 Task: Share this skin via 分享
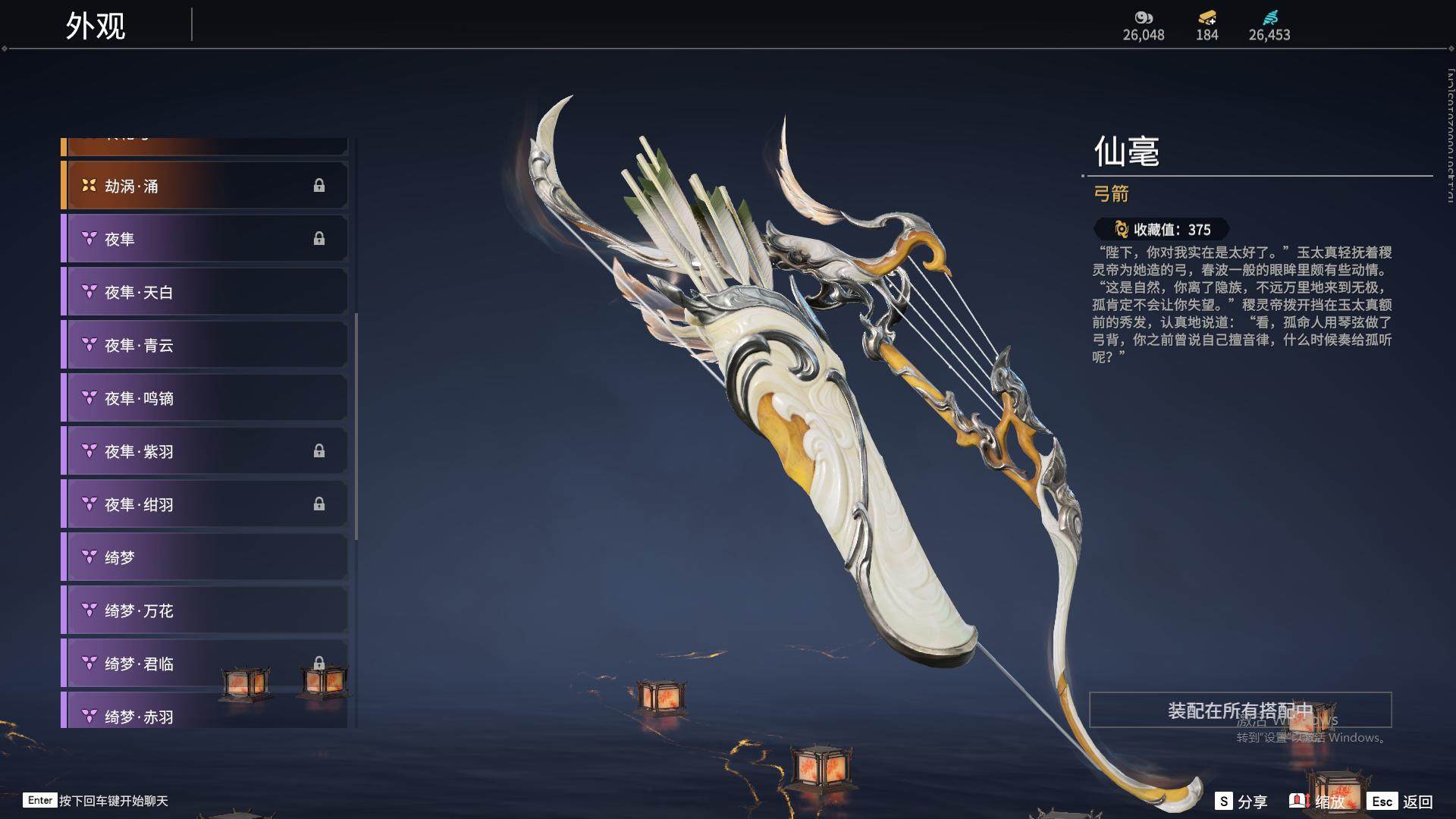[x=1241, y=802]
